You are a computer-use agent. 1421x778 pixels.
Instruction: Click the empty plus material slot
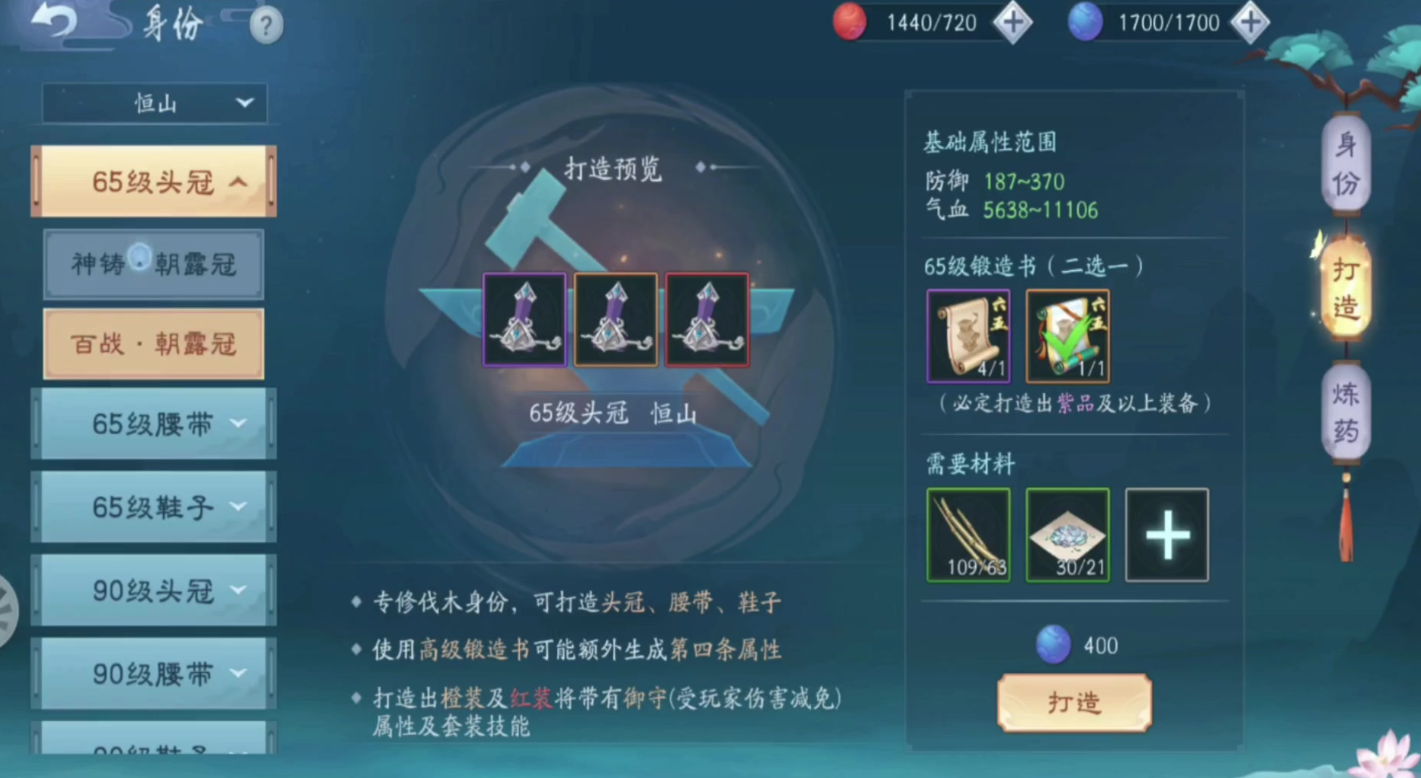coord(1166,533)
